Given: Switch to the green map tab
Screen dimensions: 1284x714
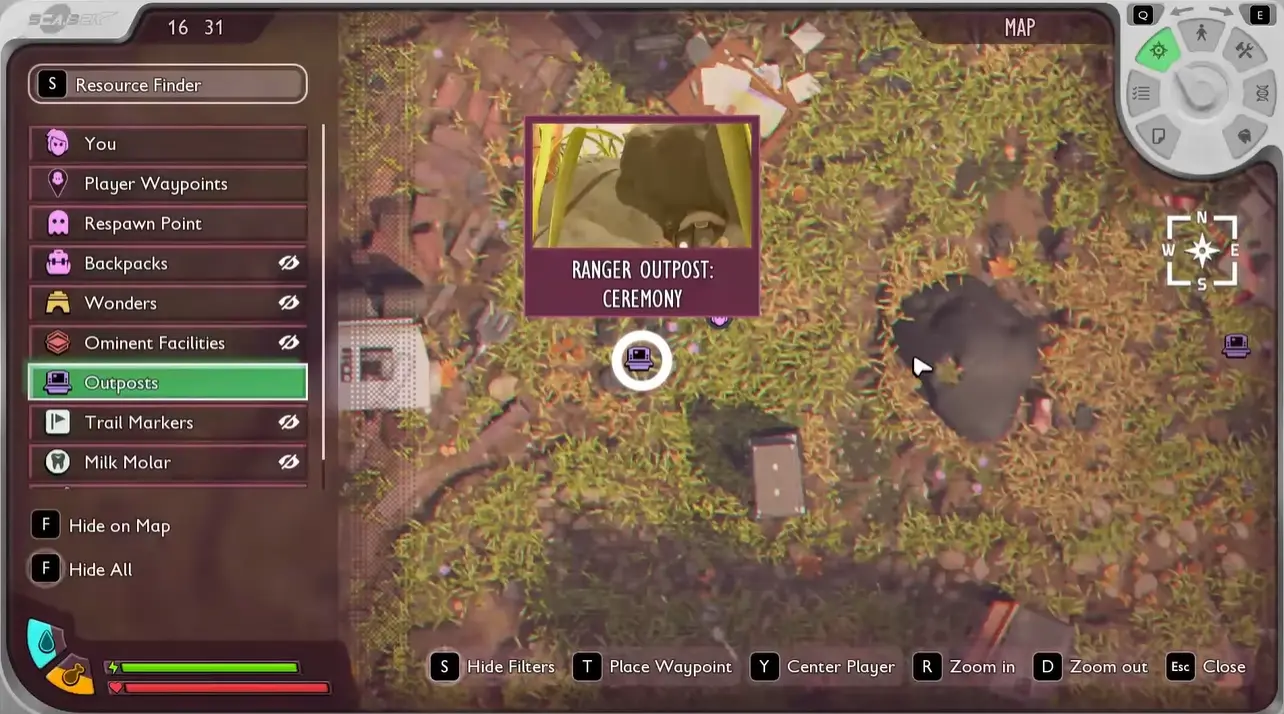Looking at the screenshot, I should coord(1159,50).
